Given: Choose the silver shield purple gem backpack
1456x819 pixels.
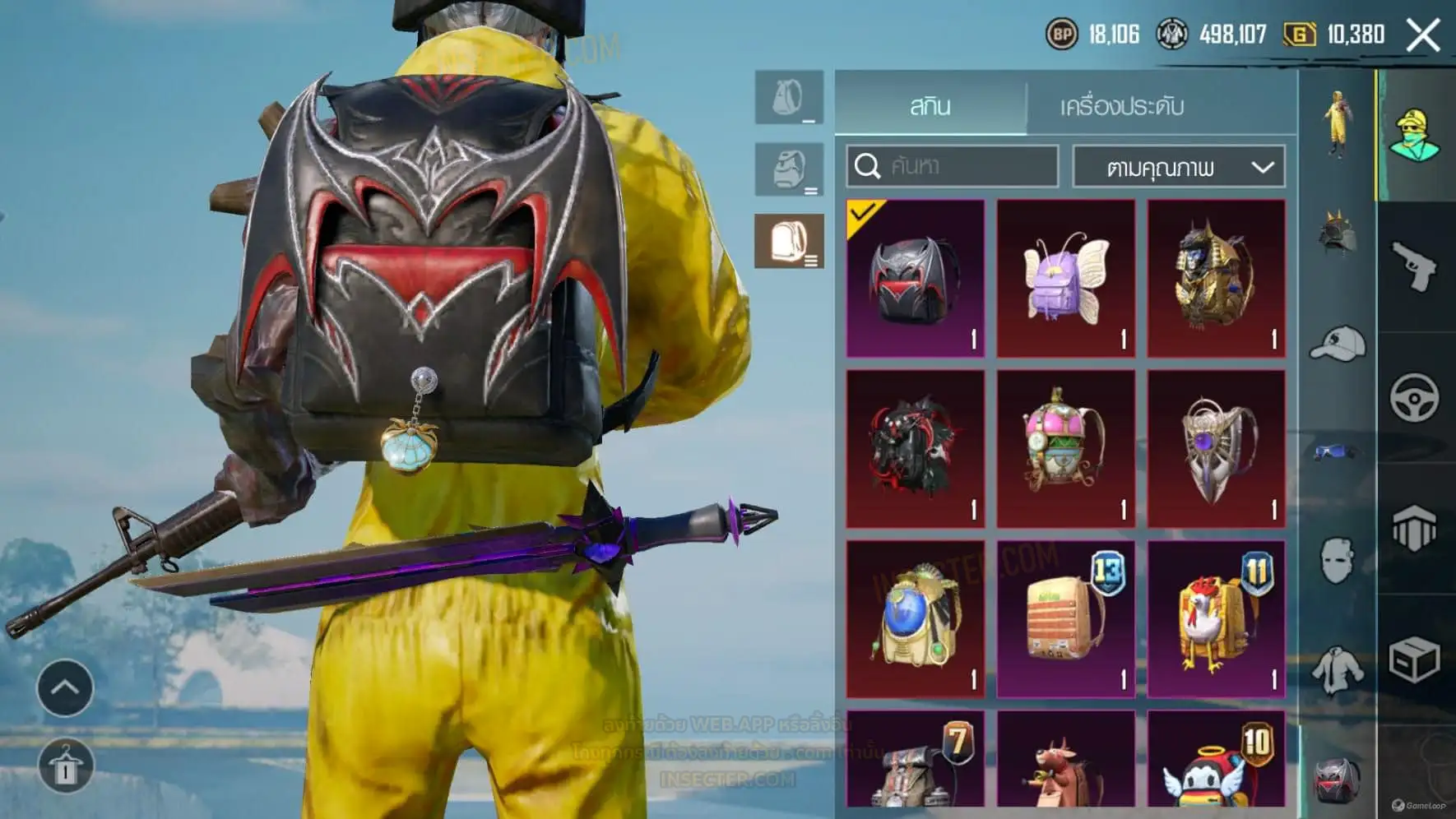Looking at the screenshot, I should pos(1216,448).
